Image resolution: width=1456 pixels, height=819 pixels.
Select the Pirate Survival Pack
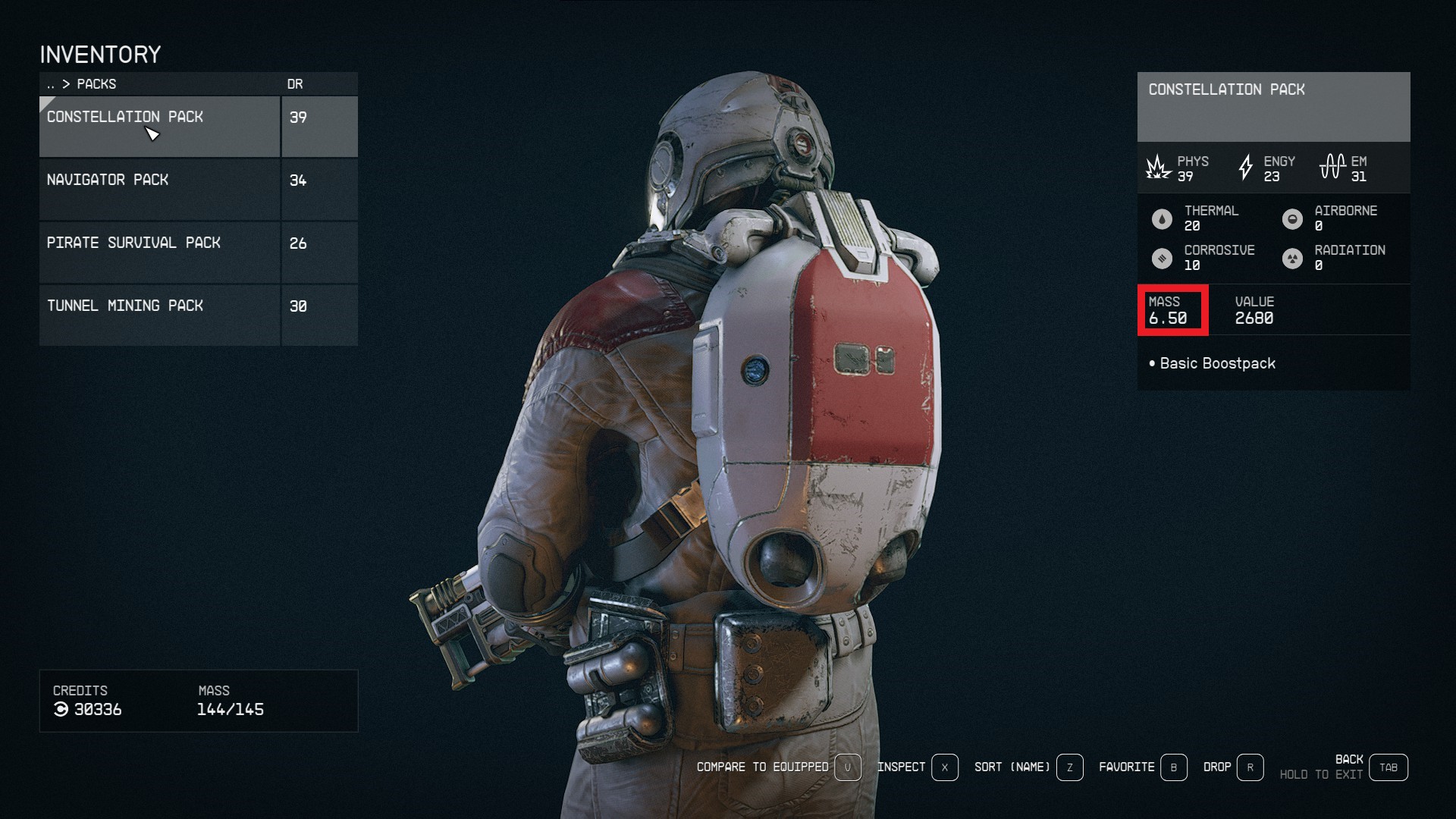coord(159,252)
